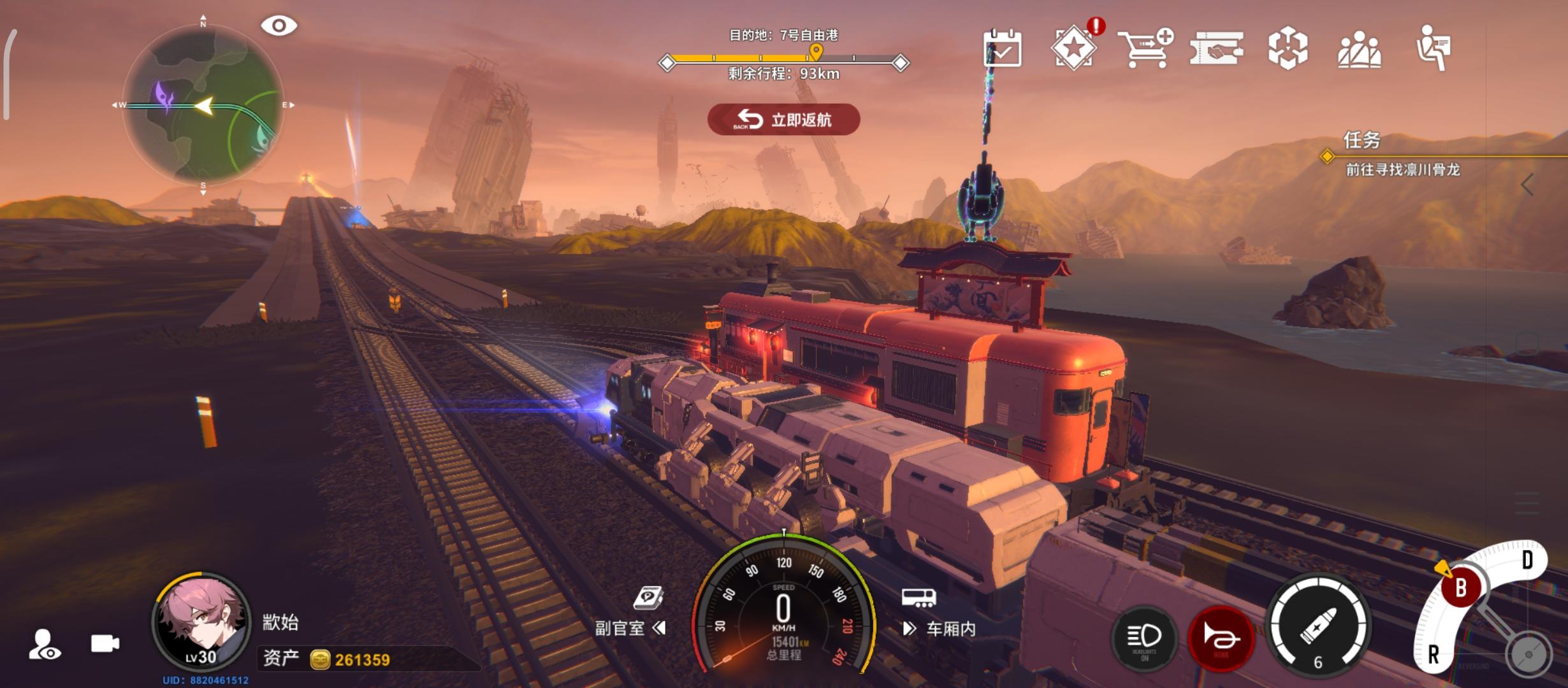Open the ticket handshake icon
Viewport: 1568px width, 688px height.
pos(1216,48)
